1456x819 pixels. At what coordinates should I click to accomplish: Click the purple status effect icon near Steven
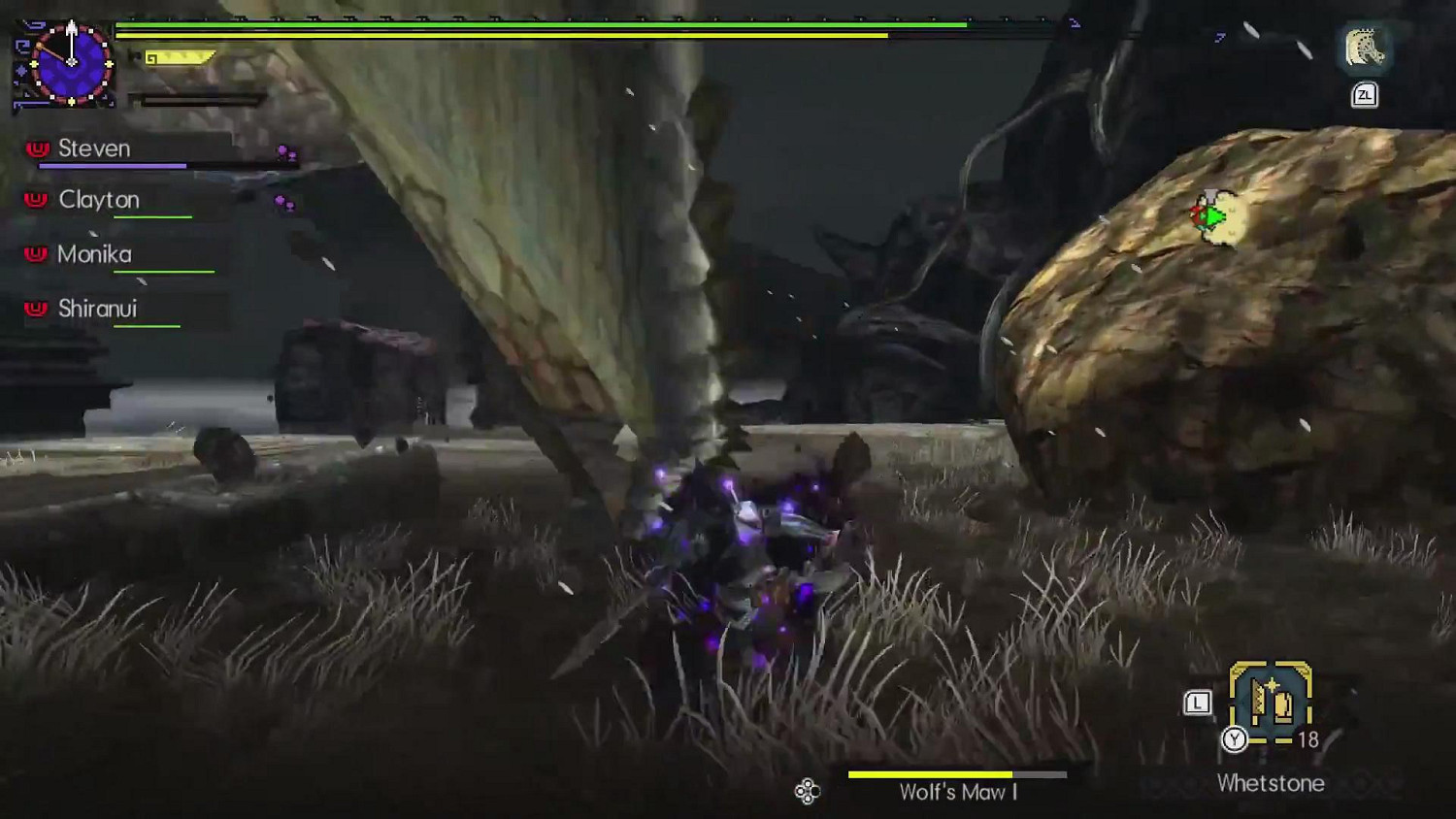[x=283, y=151]
